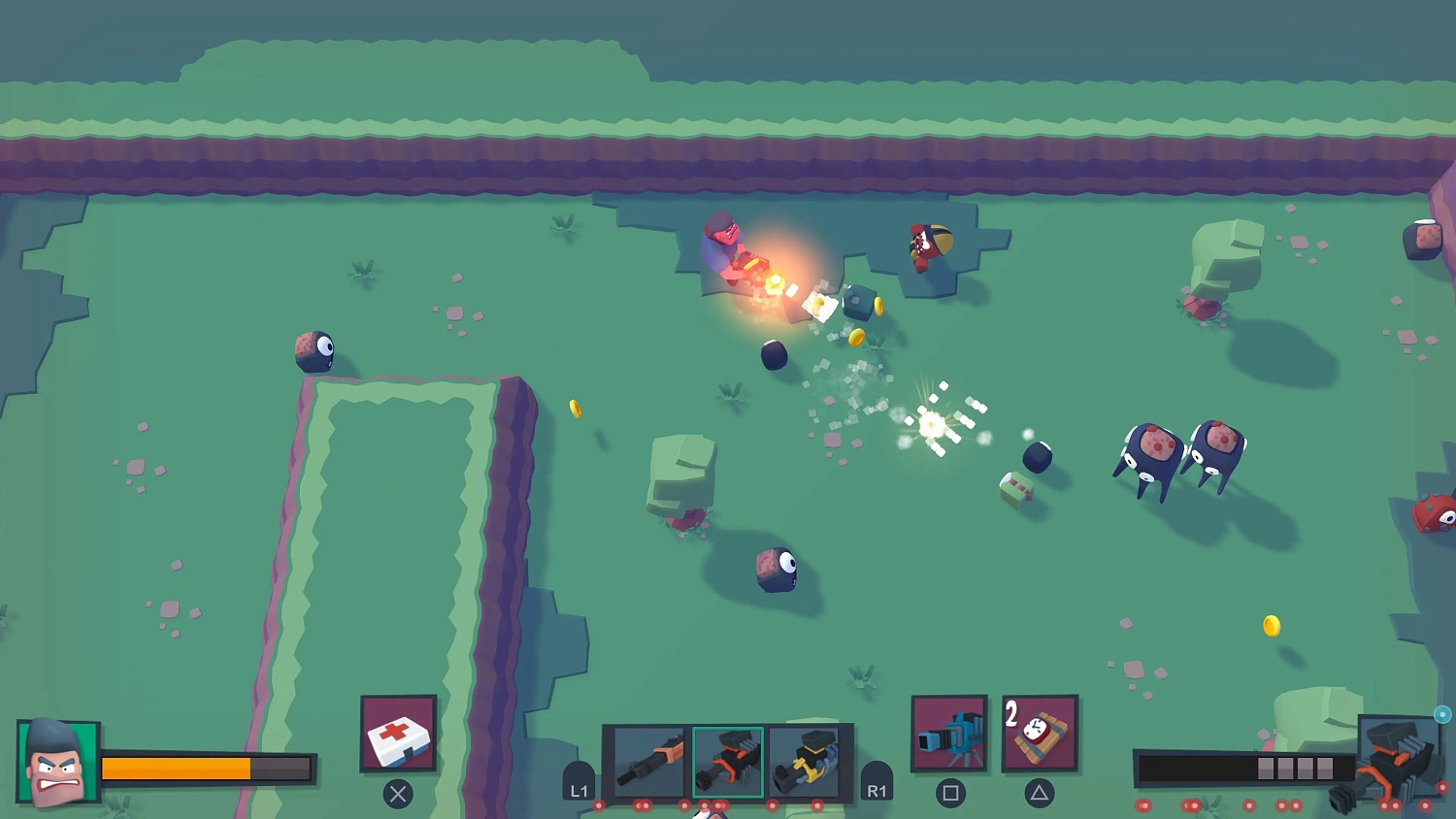Click the dynamite count badge showing 2
The width and height of the screenshot is (1456, 819).
click(x=1013, y=711)
